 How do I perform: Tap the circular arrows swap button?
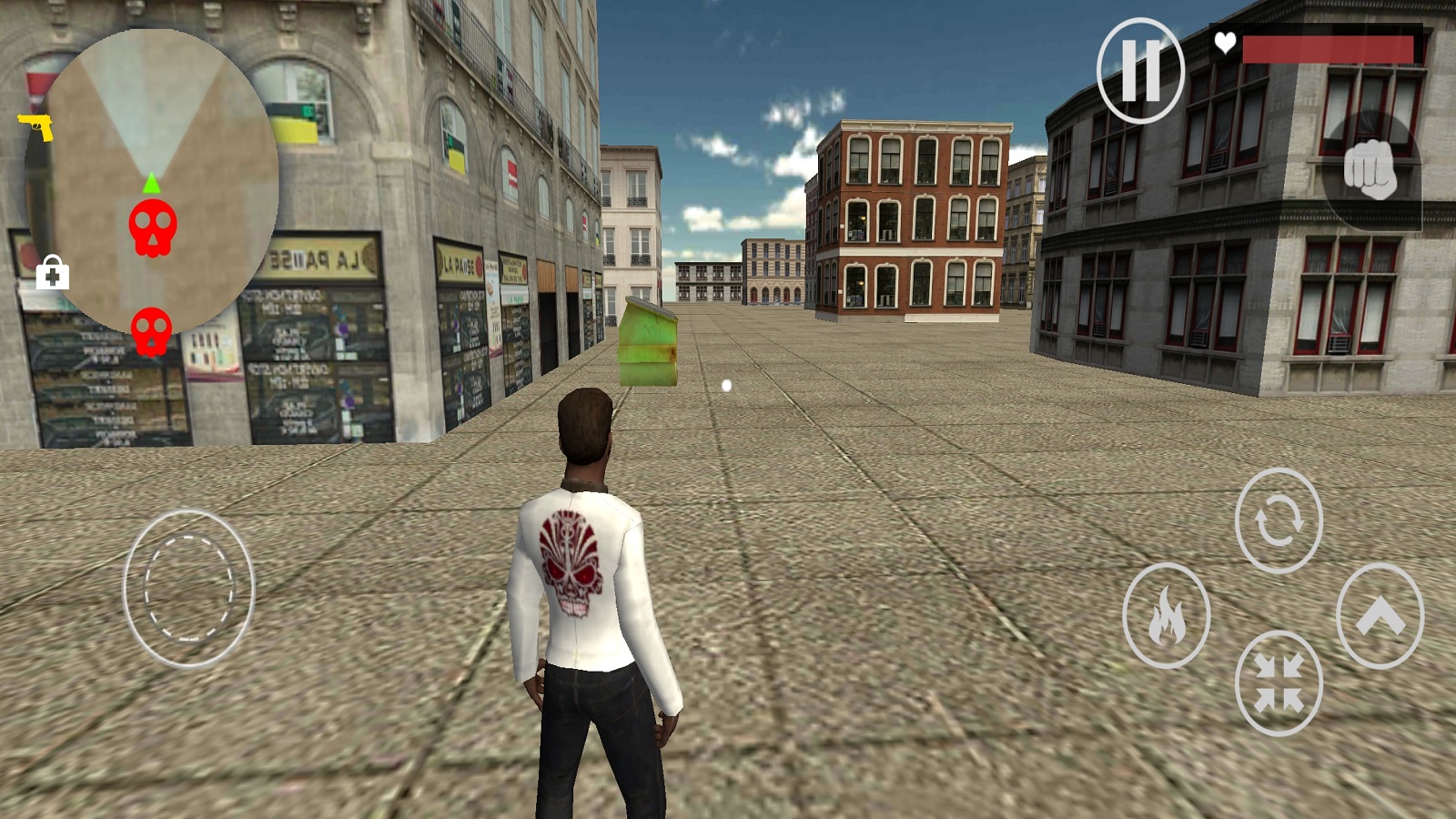tap(1278, 521)
